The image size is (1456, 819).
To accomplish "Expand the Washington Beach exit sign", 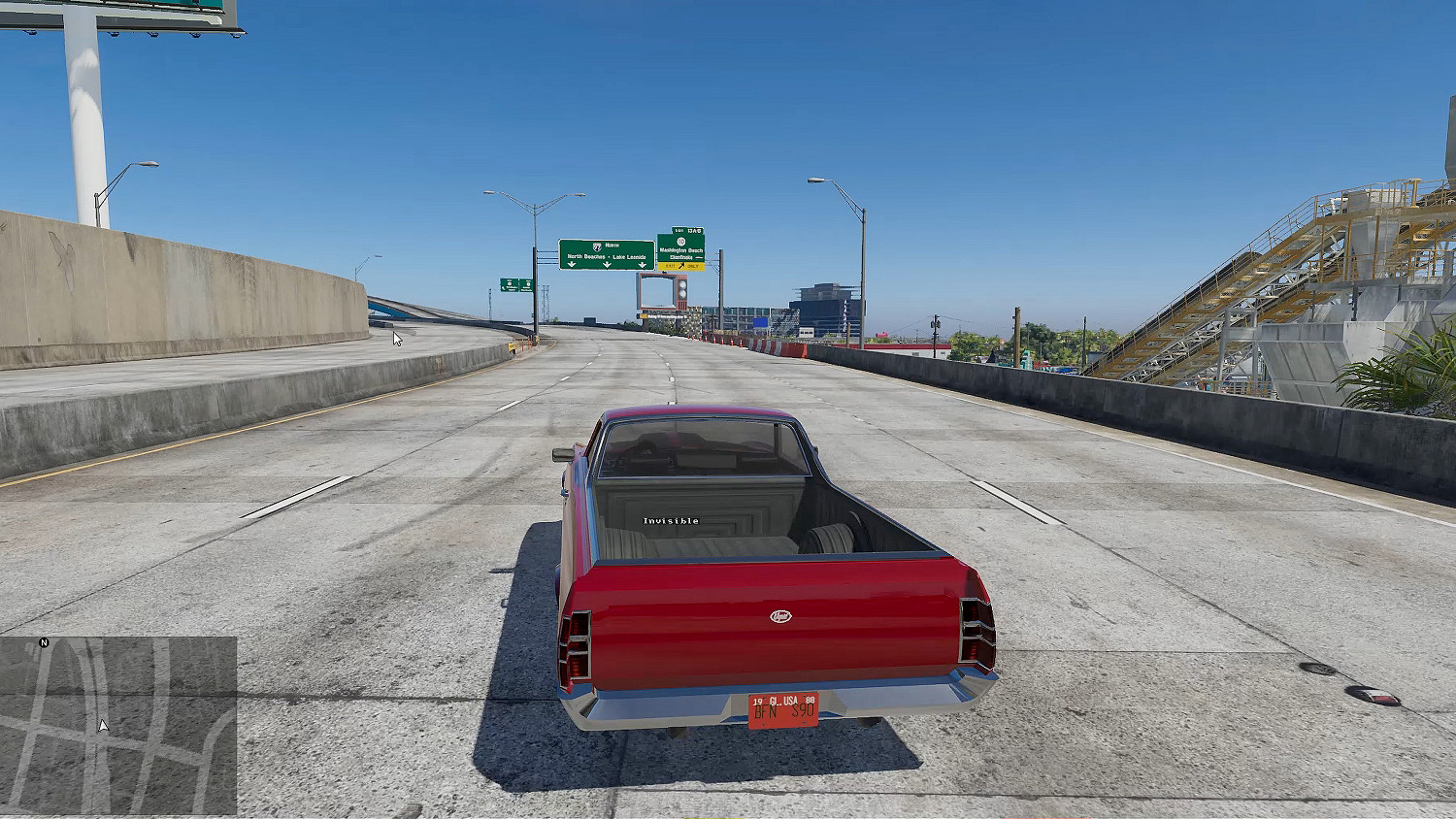I will pos(681,250).
